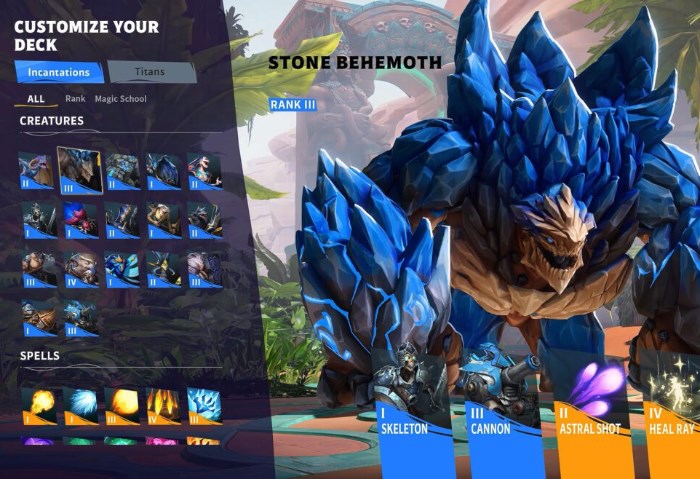Show ALL incantations filter
Image resolution: width=700 pixels, height=479 pixels.
[x=36, y=99]
